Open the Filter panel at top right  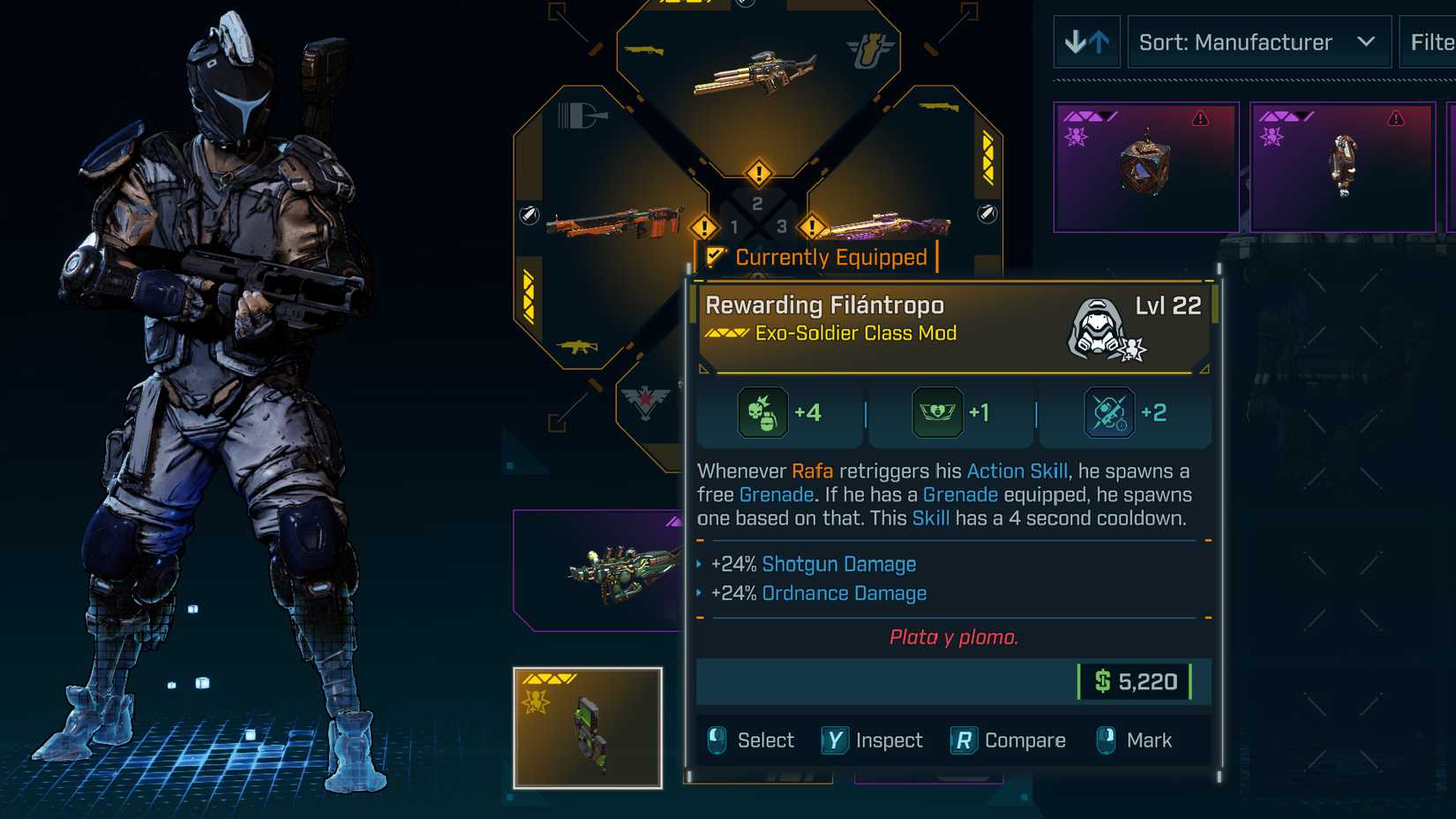1428,41
